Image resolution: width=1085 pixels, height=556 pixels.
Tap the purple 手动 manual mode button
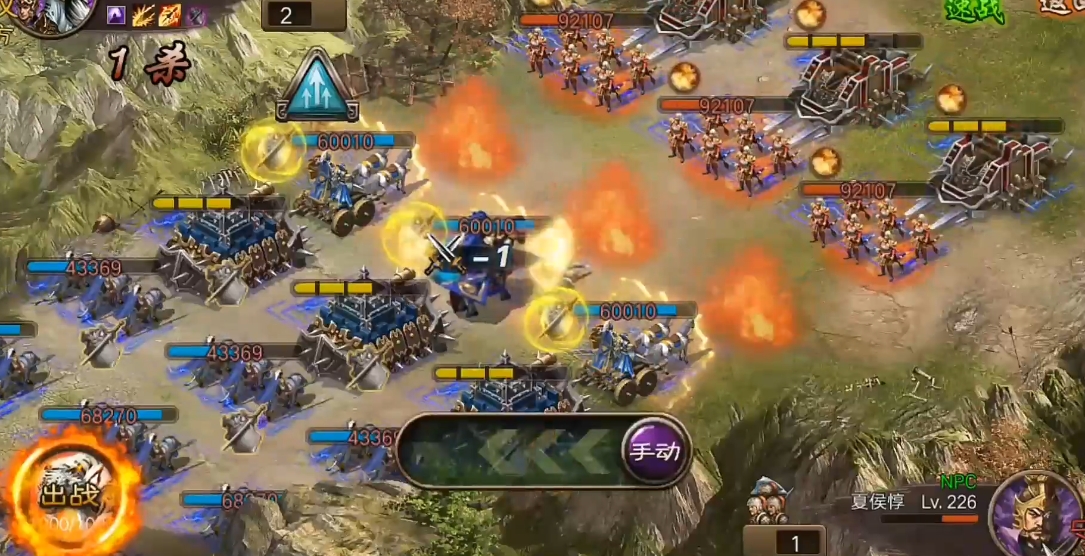click(x=655, y=450)
